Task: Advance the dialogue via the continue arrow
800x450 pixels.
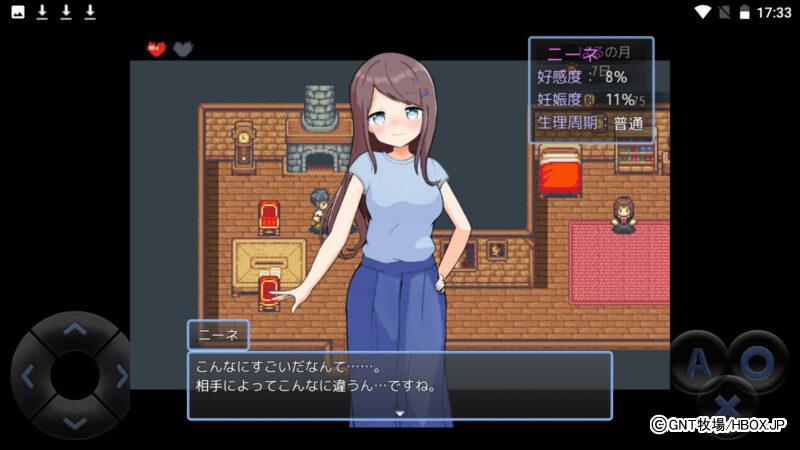Action: click(x=399, y=412)
